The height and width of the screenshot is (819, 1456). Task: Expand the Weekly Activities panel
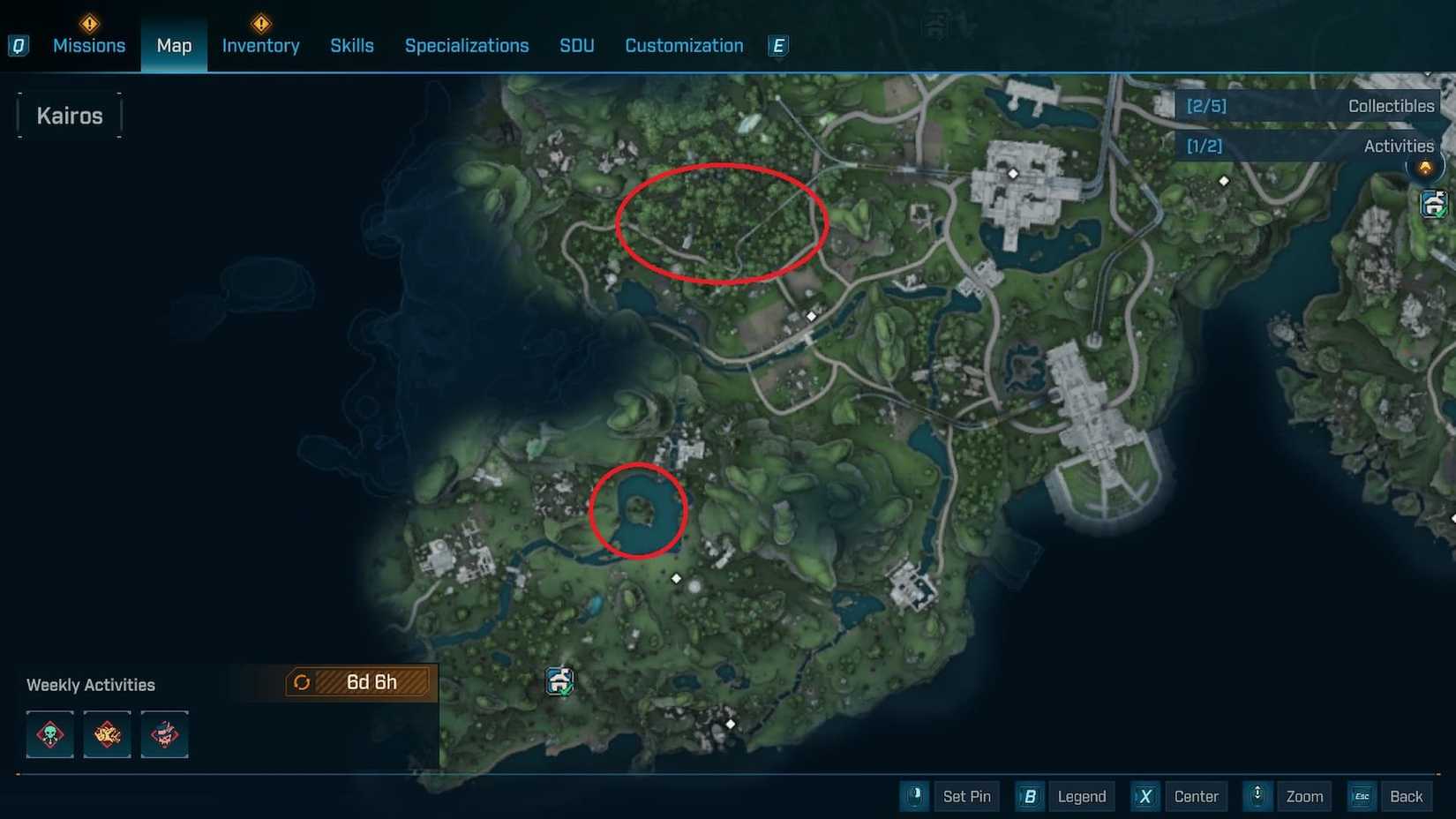(91, 684)
